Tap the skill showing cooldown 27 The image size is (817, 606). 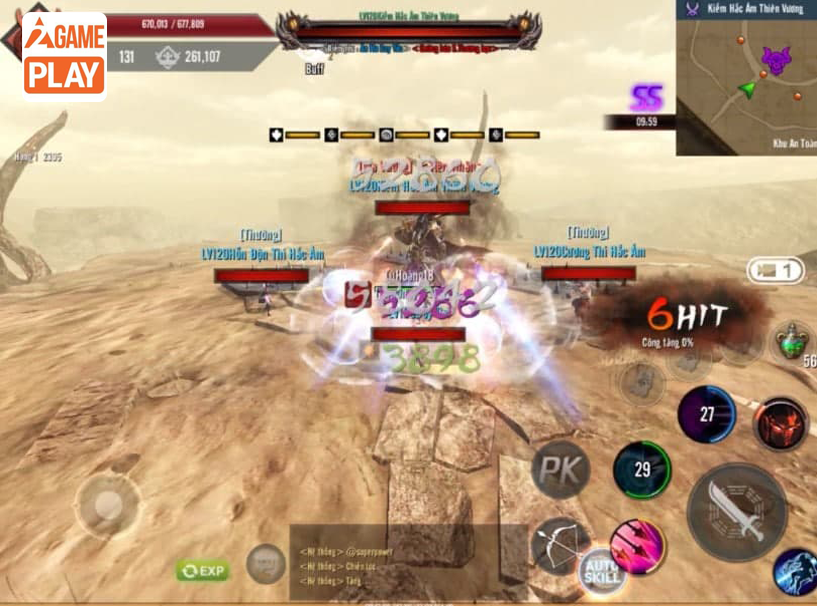pyautogui.click(x=706, y=414)
